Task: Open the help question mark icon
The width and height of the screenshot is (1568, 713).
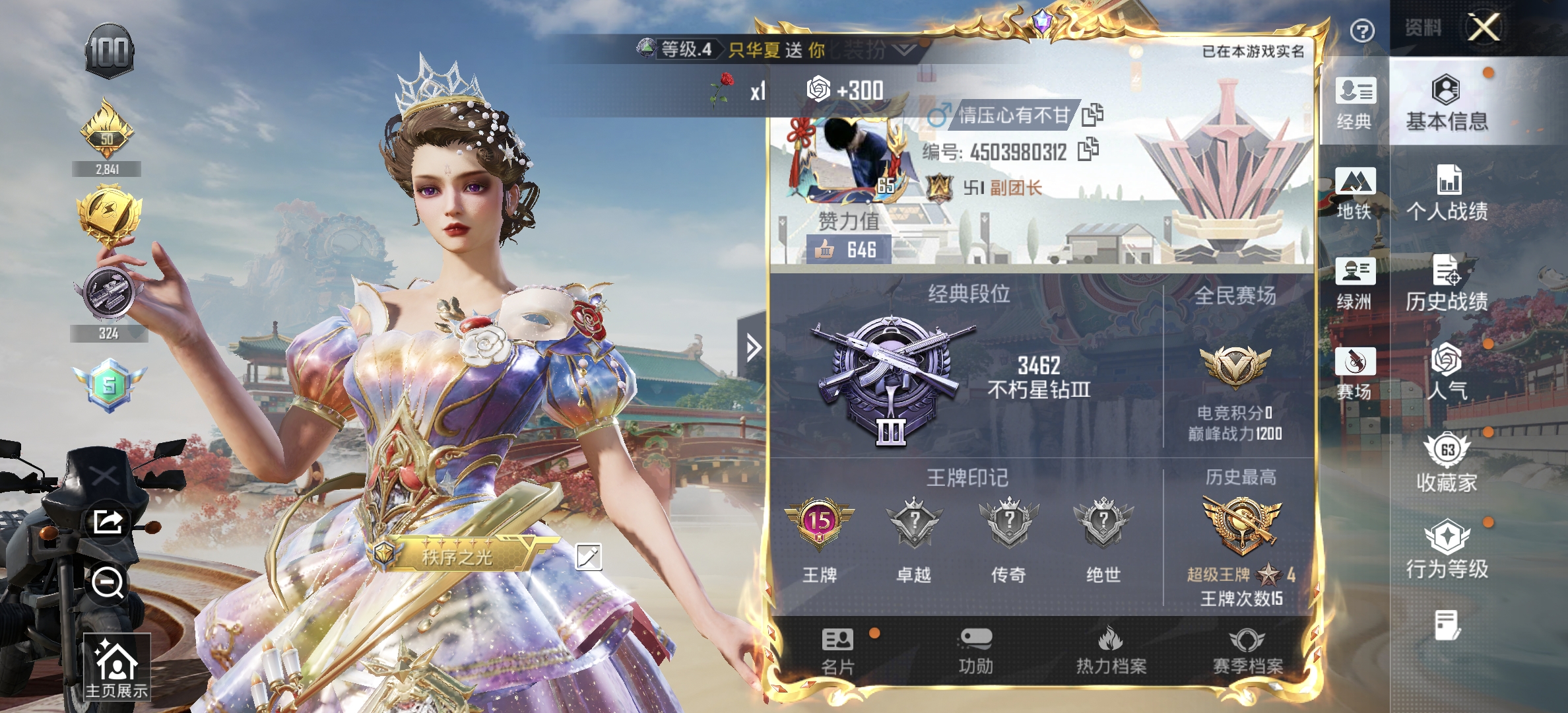Action: (x=1362, y=30)
